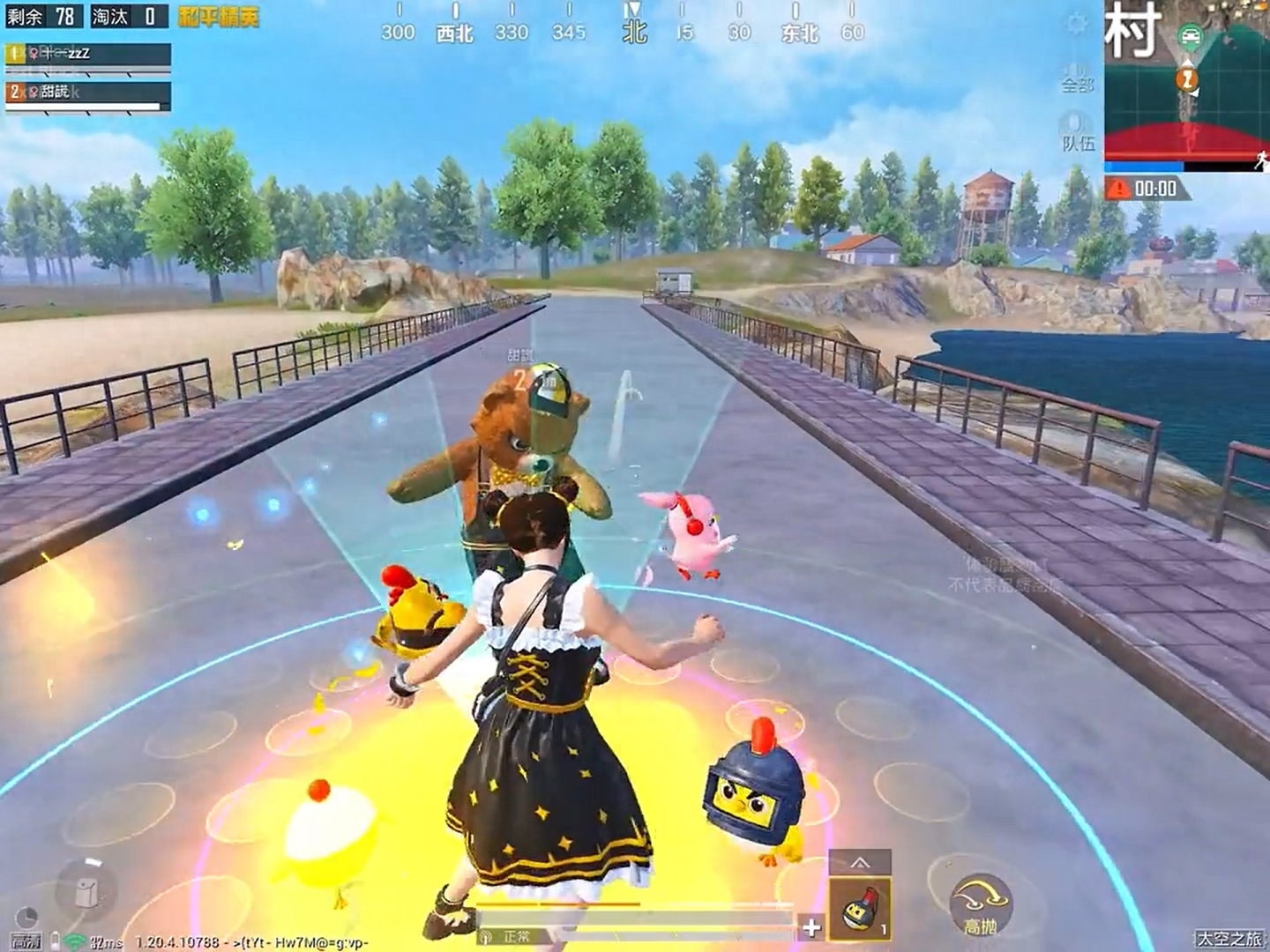Image resolution: width=1270 pixels, height=952 pixels.
Task: Tap the green car marker on the minimap
Action: tap(1190, 36)
